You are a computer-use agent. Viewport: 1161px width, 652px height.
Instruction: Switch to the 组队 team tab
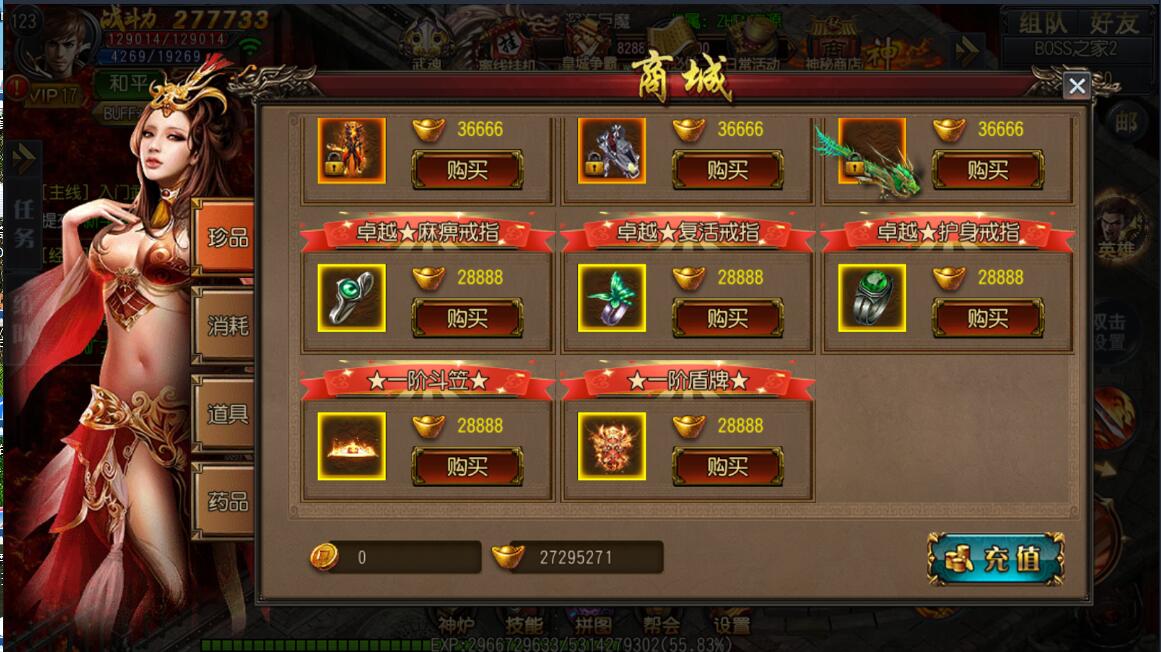click(x=1041, y=23)
